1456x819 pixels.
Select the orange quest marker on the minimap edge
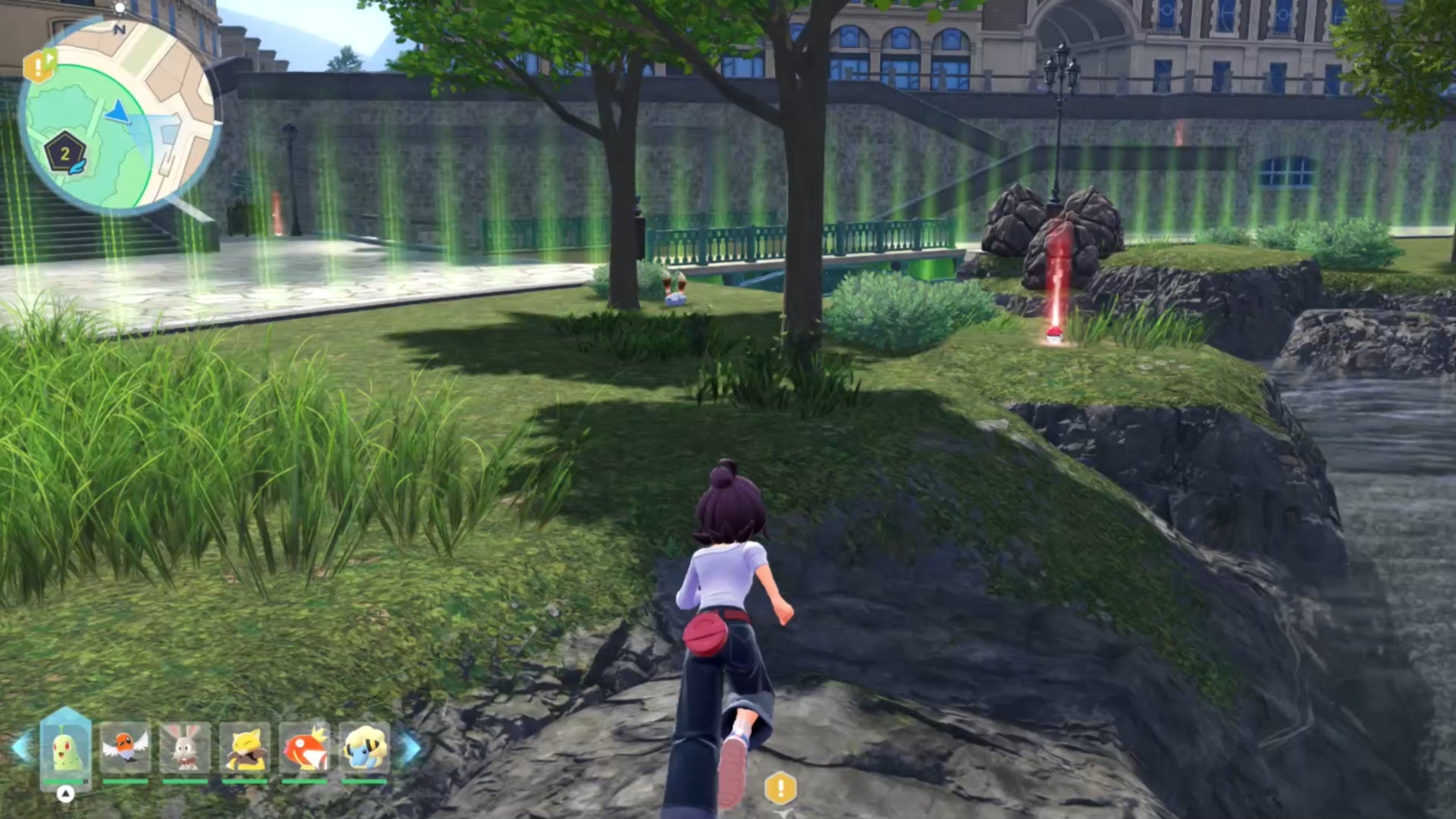point(39,66)
